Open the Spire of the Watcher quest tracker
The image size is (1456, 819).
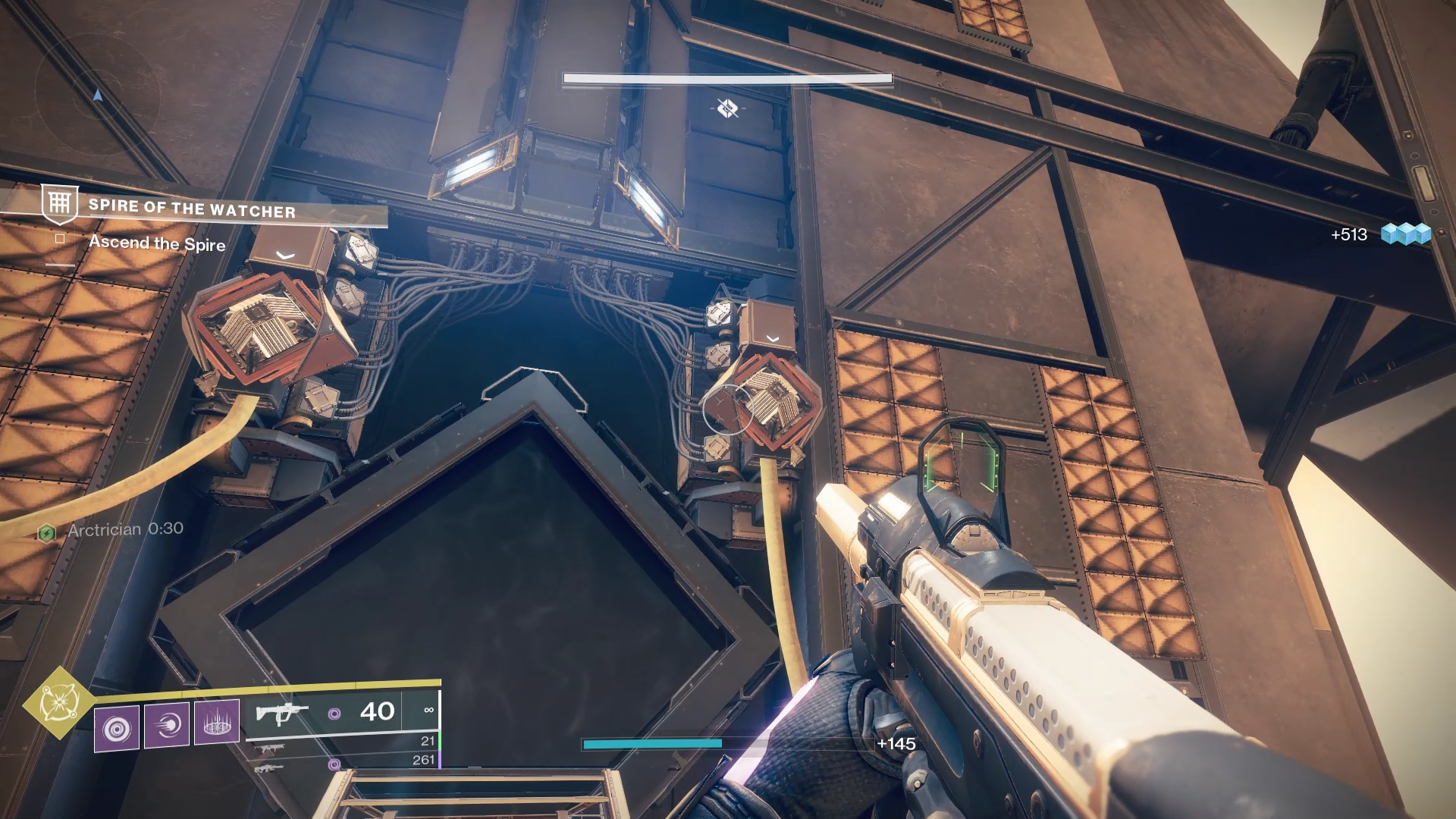coord(192,209)
